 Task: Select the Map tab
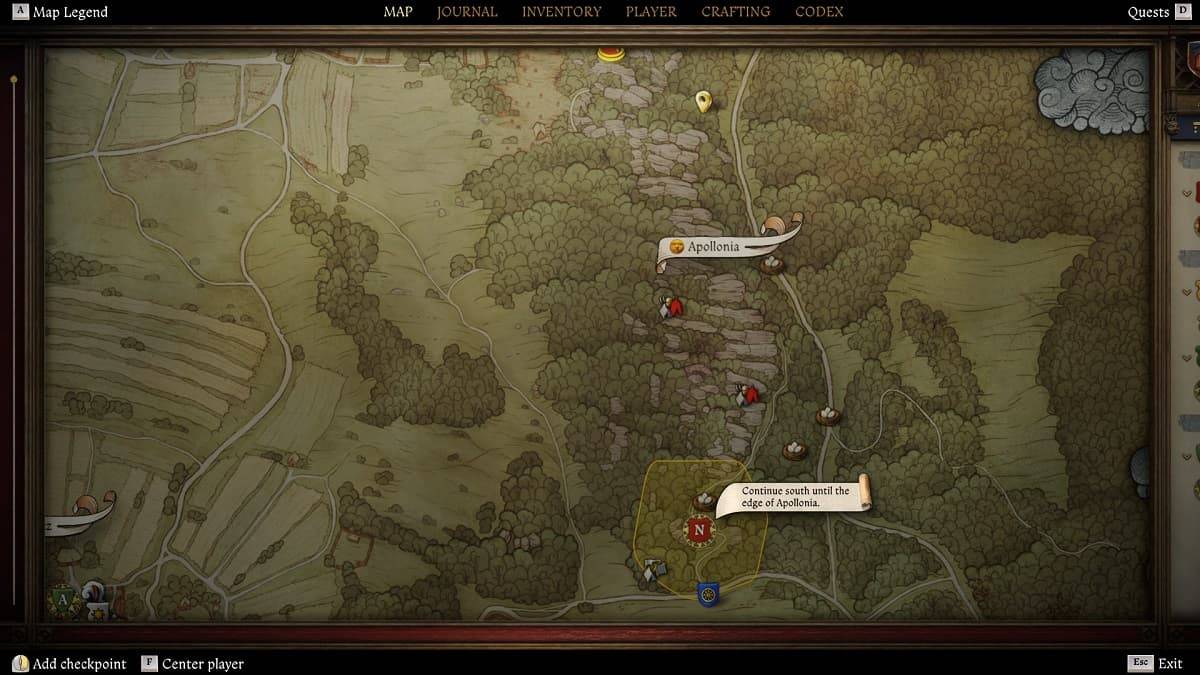(x=398, y=12)
